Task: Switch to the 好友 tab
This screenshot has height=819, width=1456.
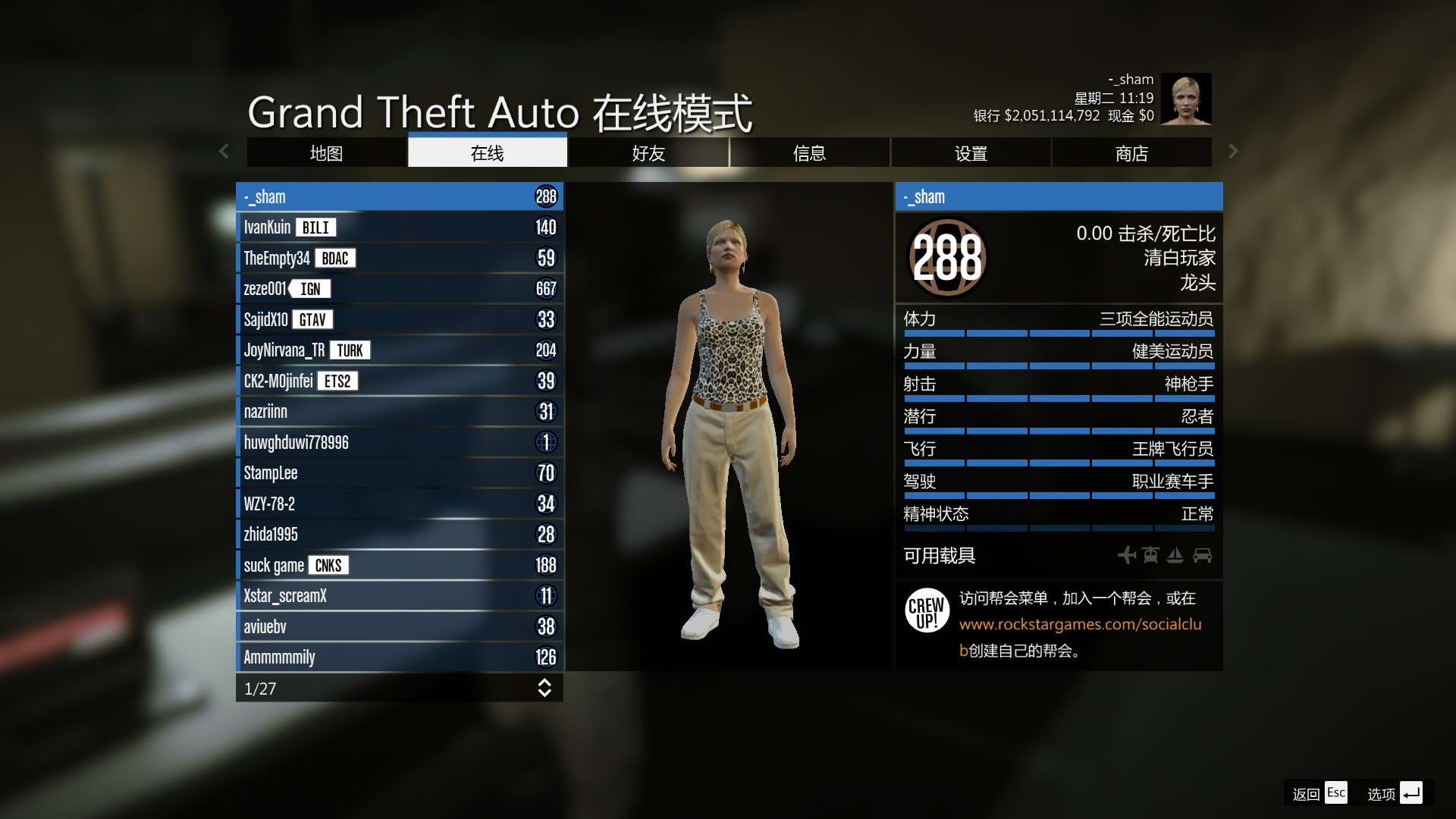Action: click(648, 152)
